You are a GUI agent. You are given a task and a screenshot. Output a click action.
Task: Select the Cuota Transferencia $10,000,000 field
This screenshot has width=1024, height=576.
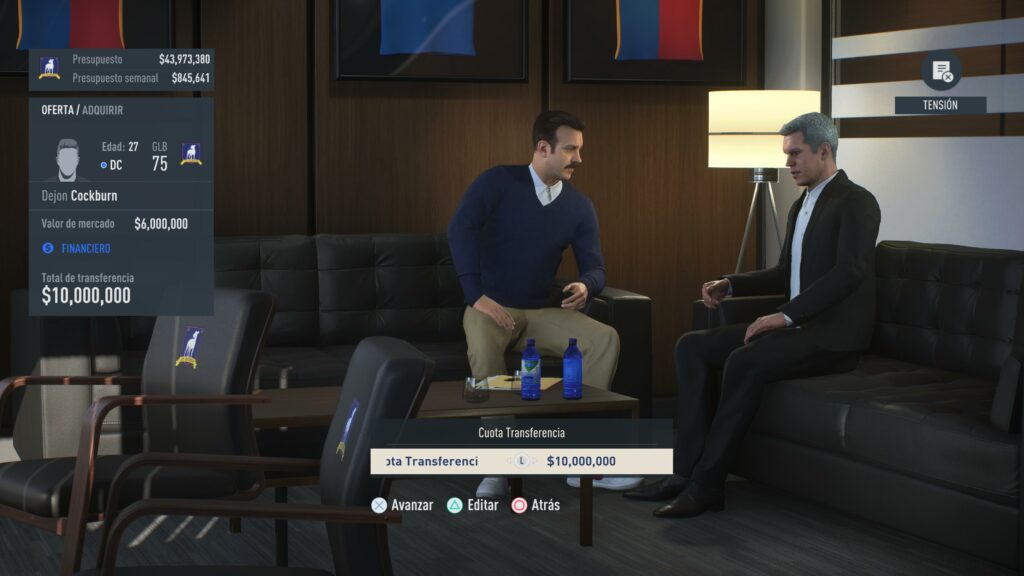521,461
